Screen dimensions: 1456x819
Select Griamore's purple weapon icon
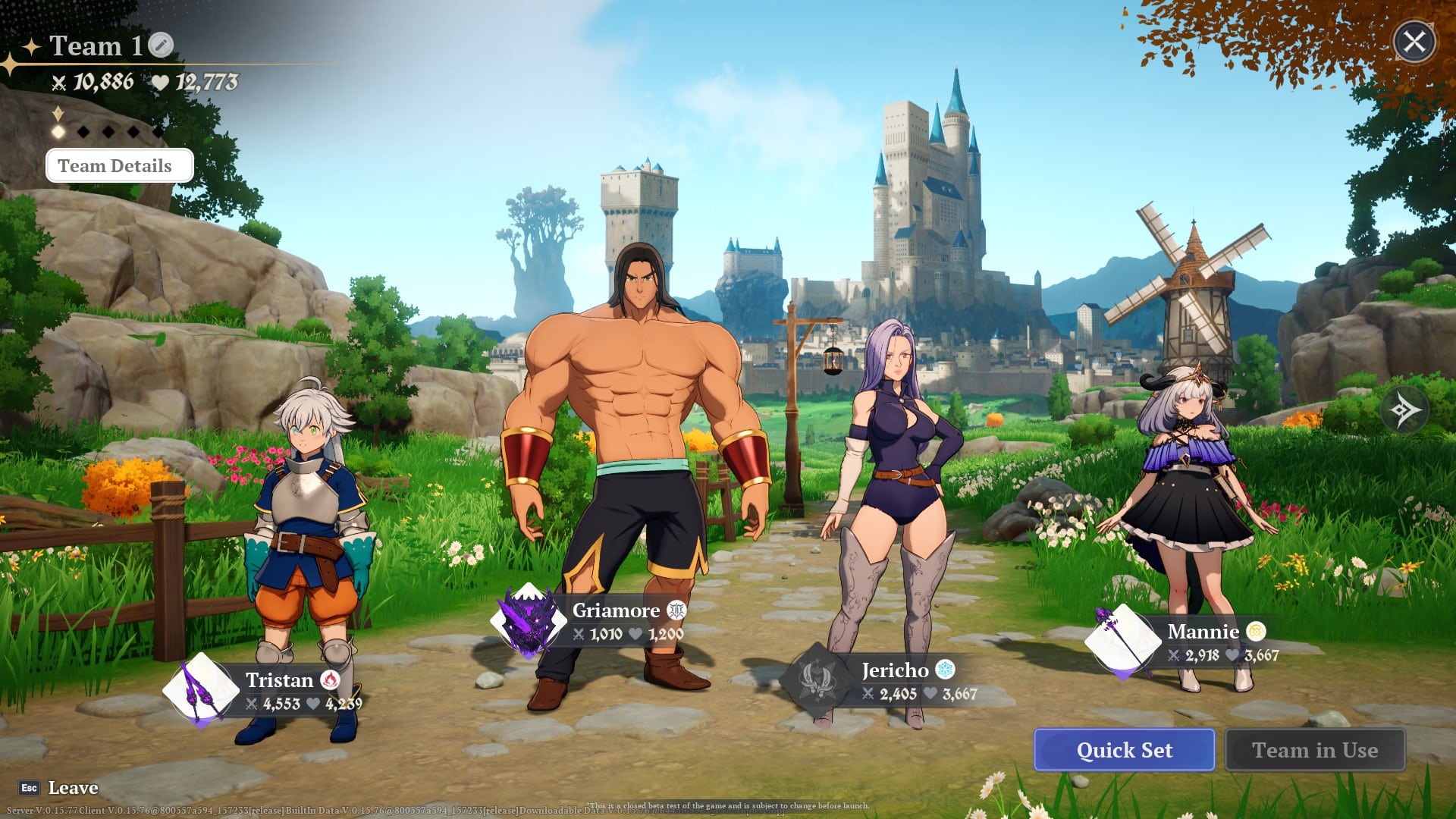click(529, 622)
